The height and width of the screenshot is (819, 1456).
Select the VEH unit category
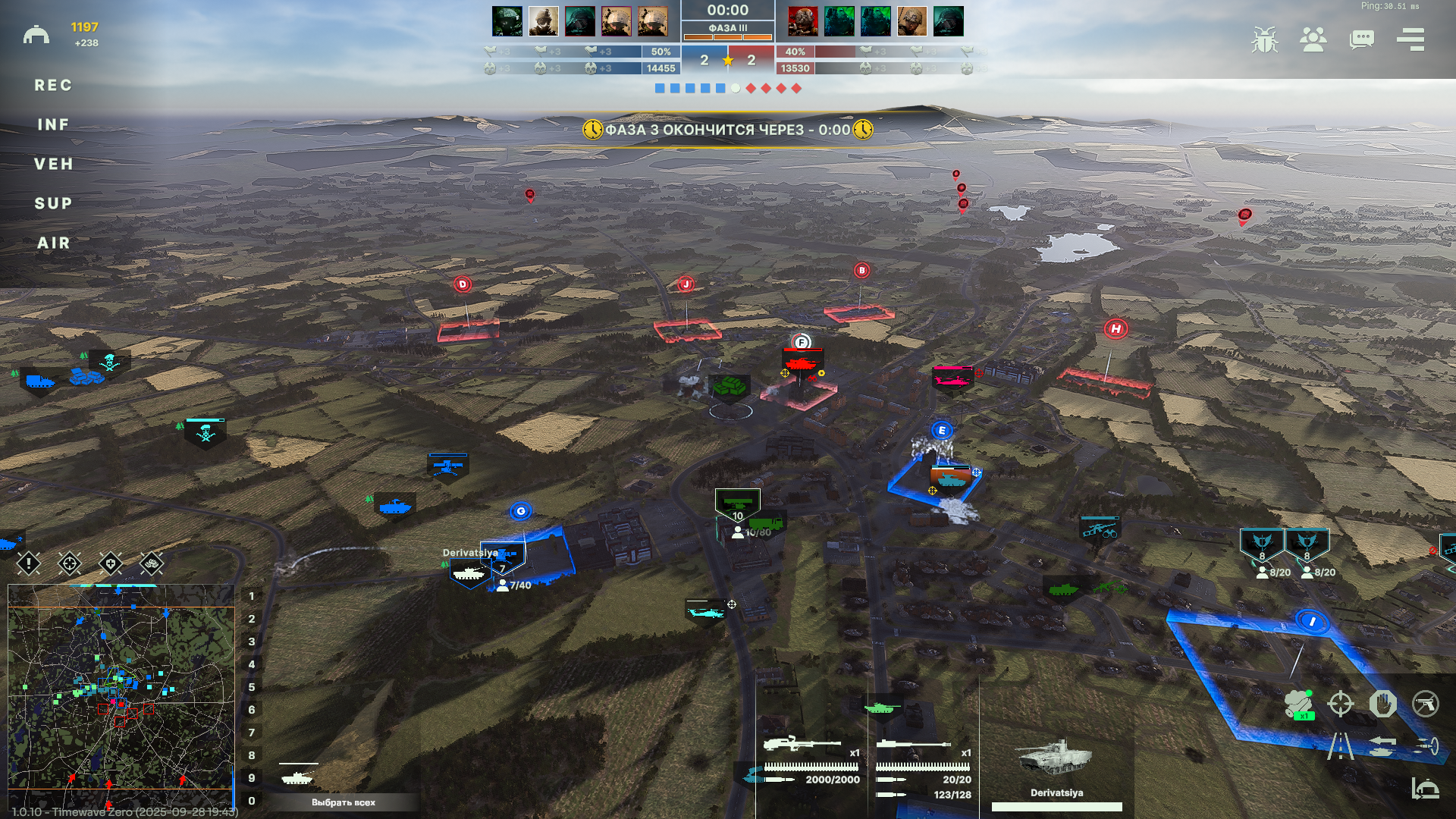point(53,165)
